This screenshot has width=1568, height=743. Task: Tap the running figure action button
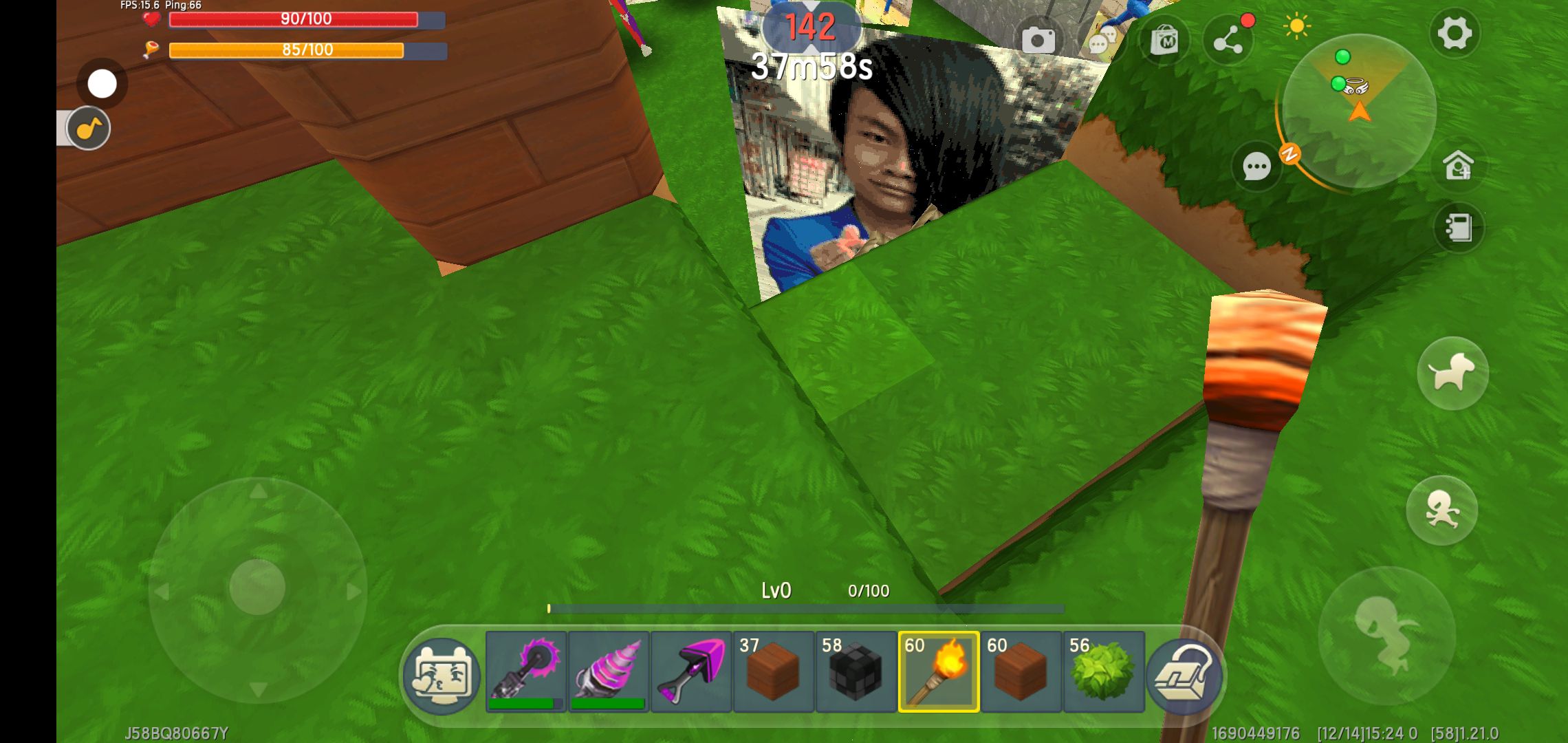pyautogui.click(x=1441, y=510)
